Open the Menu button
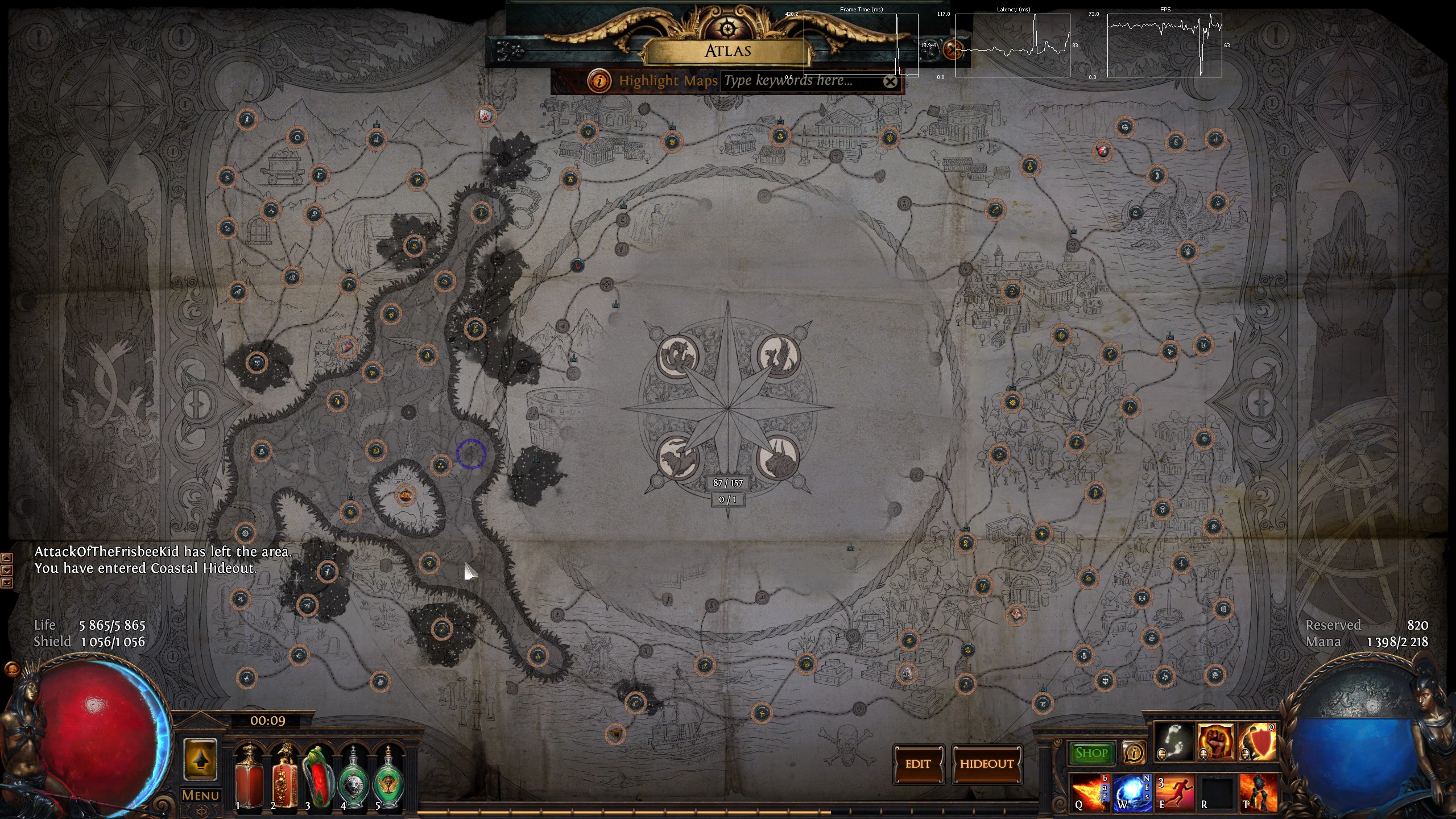Screen dimensions: 1456x819 pos(200,795)
